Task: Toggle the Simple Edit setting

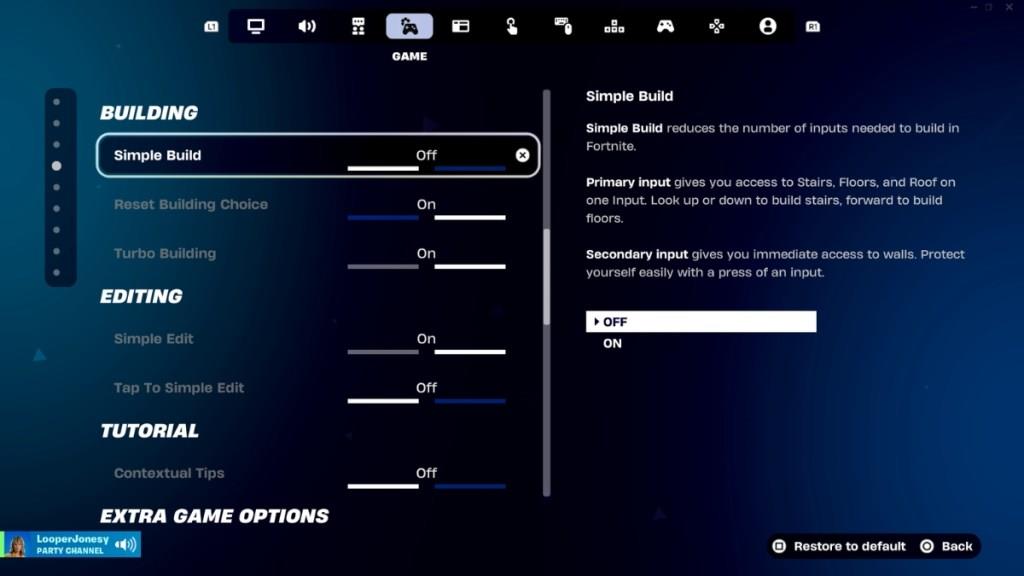Action: [x=426, y=339]
